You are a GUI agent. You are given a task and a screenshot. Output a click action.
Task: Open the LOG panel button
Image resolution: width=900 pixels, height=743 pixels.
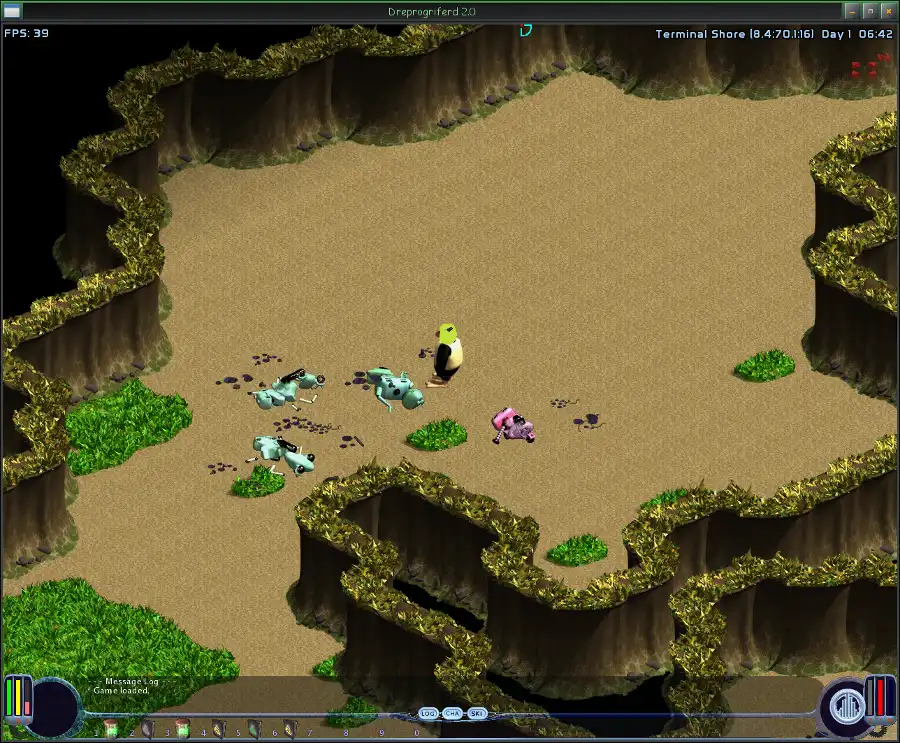pyautogui.click(x=428, y=713)
